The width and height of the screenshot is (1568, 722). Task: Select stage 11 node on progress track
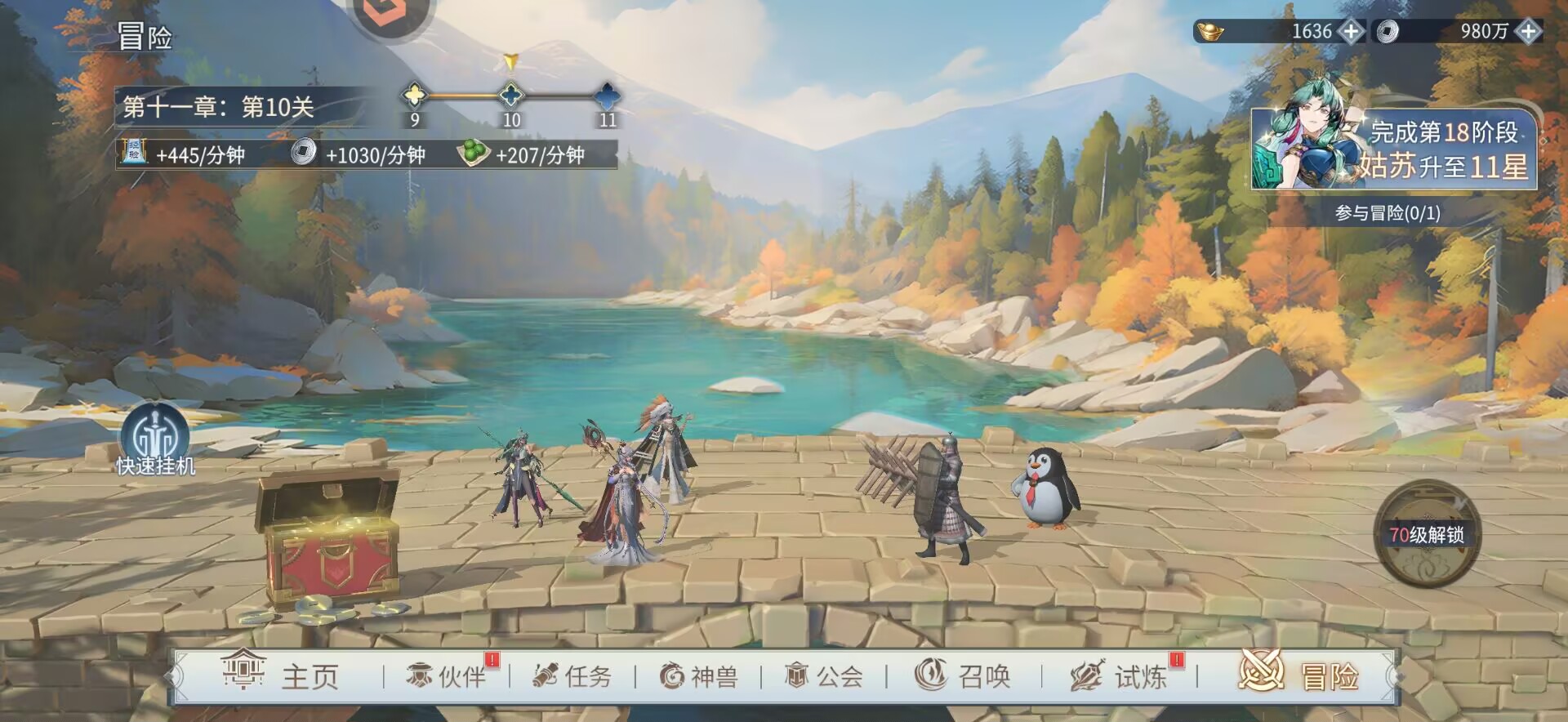607,96
